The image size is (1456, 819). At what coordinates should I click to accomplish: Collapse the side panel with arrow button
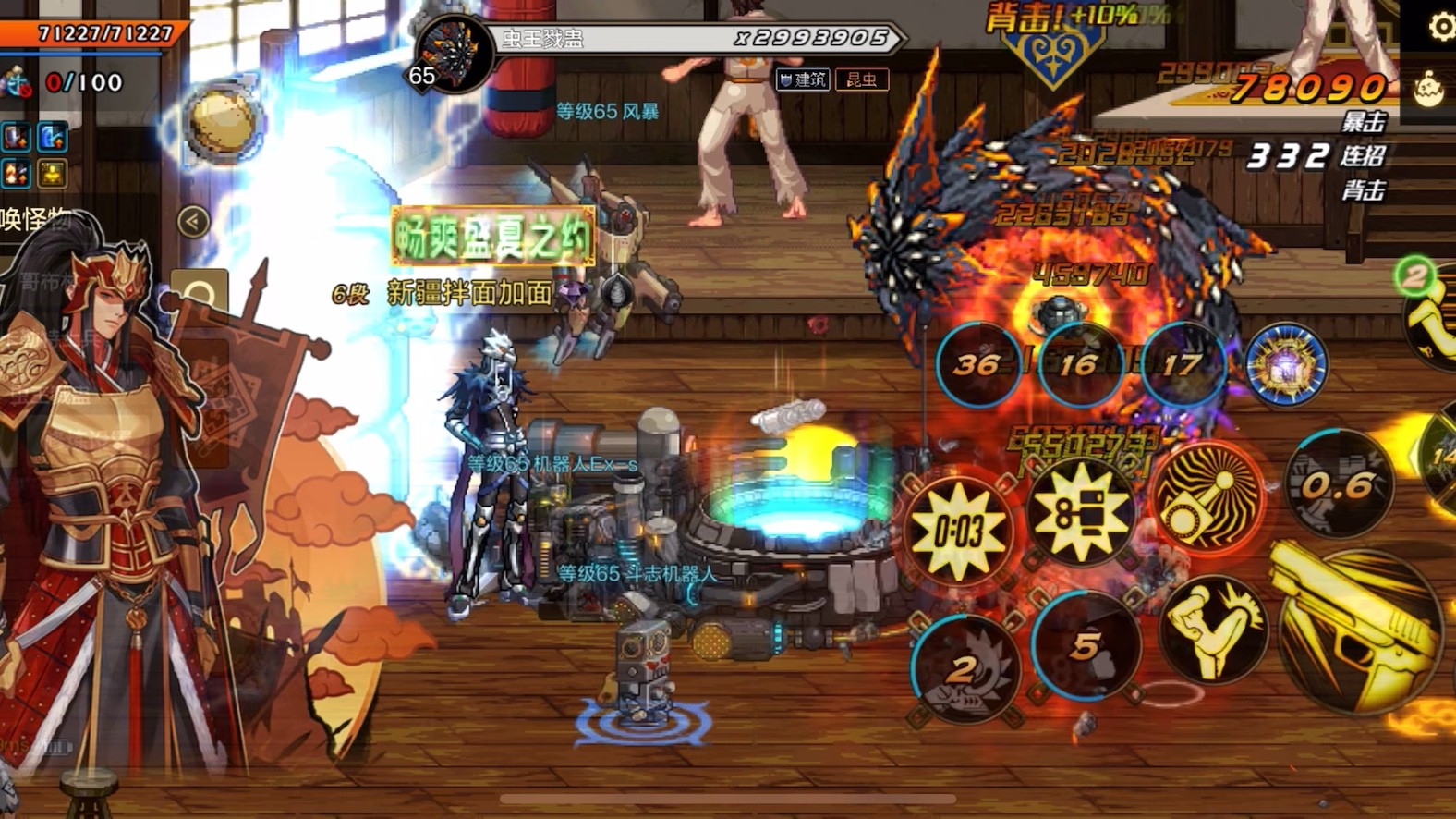tap(193, 222)
